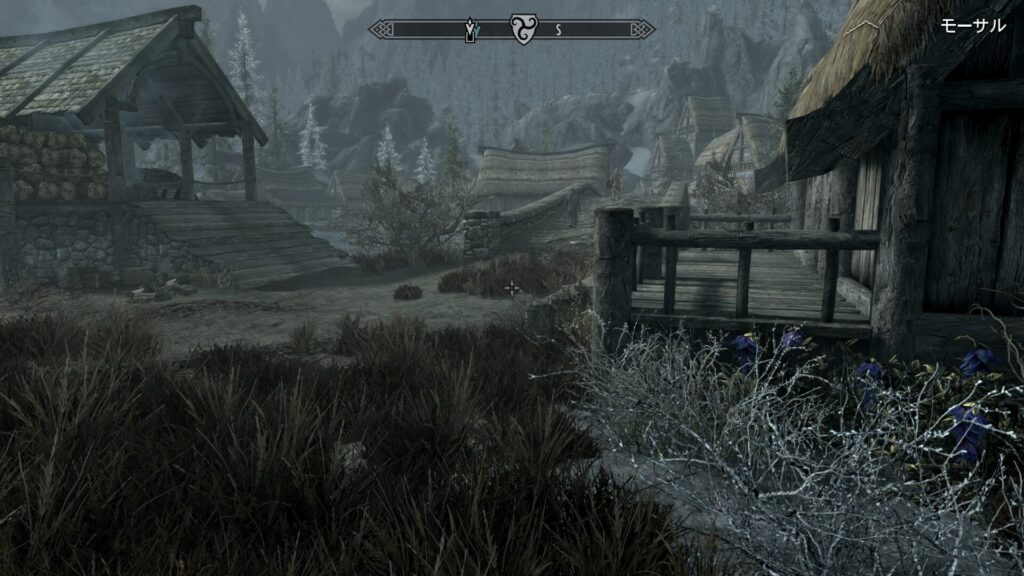
Task: Select the white quest arrow marker on the compass
Action: pyautogui.click(x=468, y=31)
